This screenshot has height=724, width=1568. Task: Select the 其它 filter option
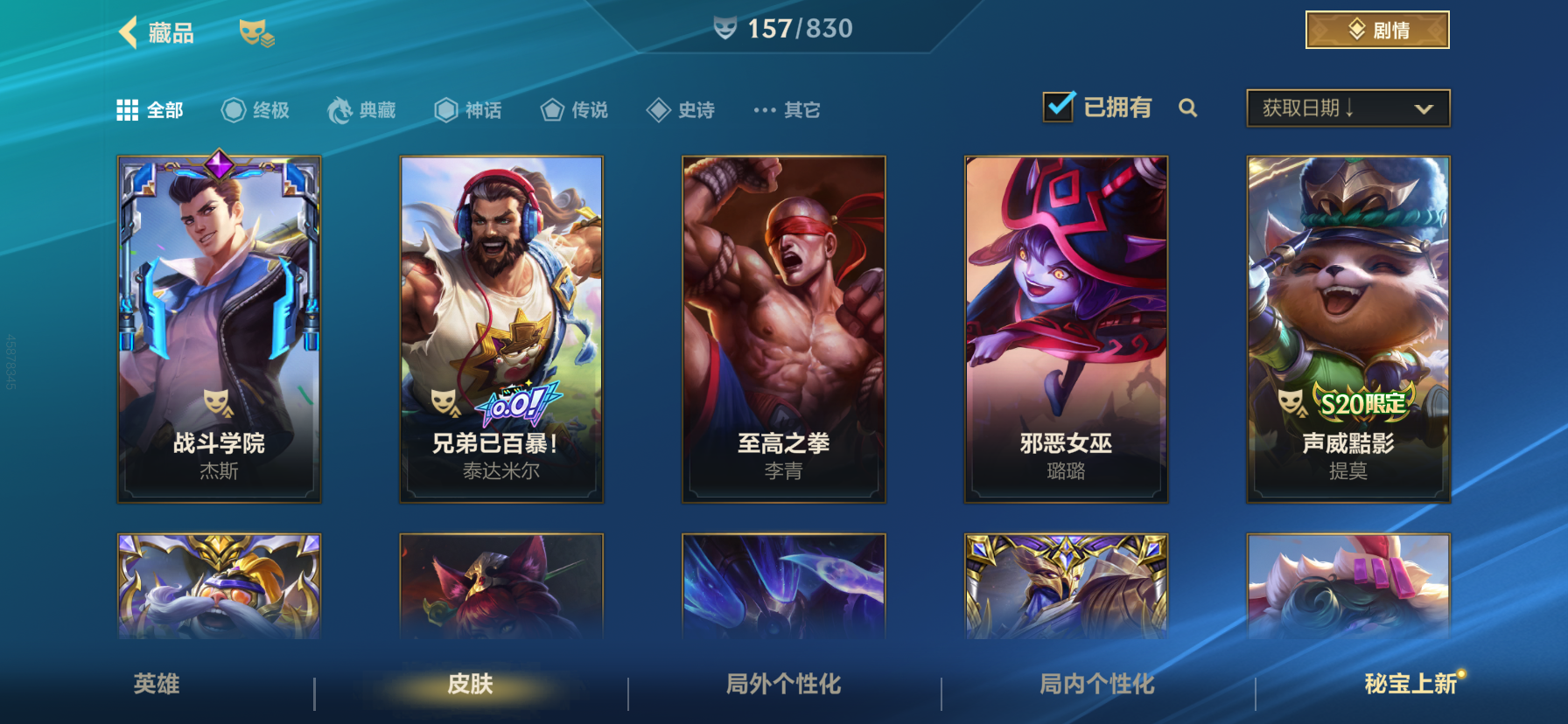coord(785,108)
